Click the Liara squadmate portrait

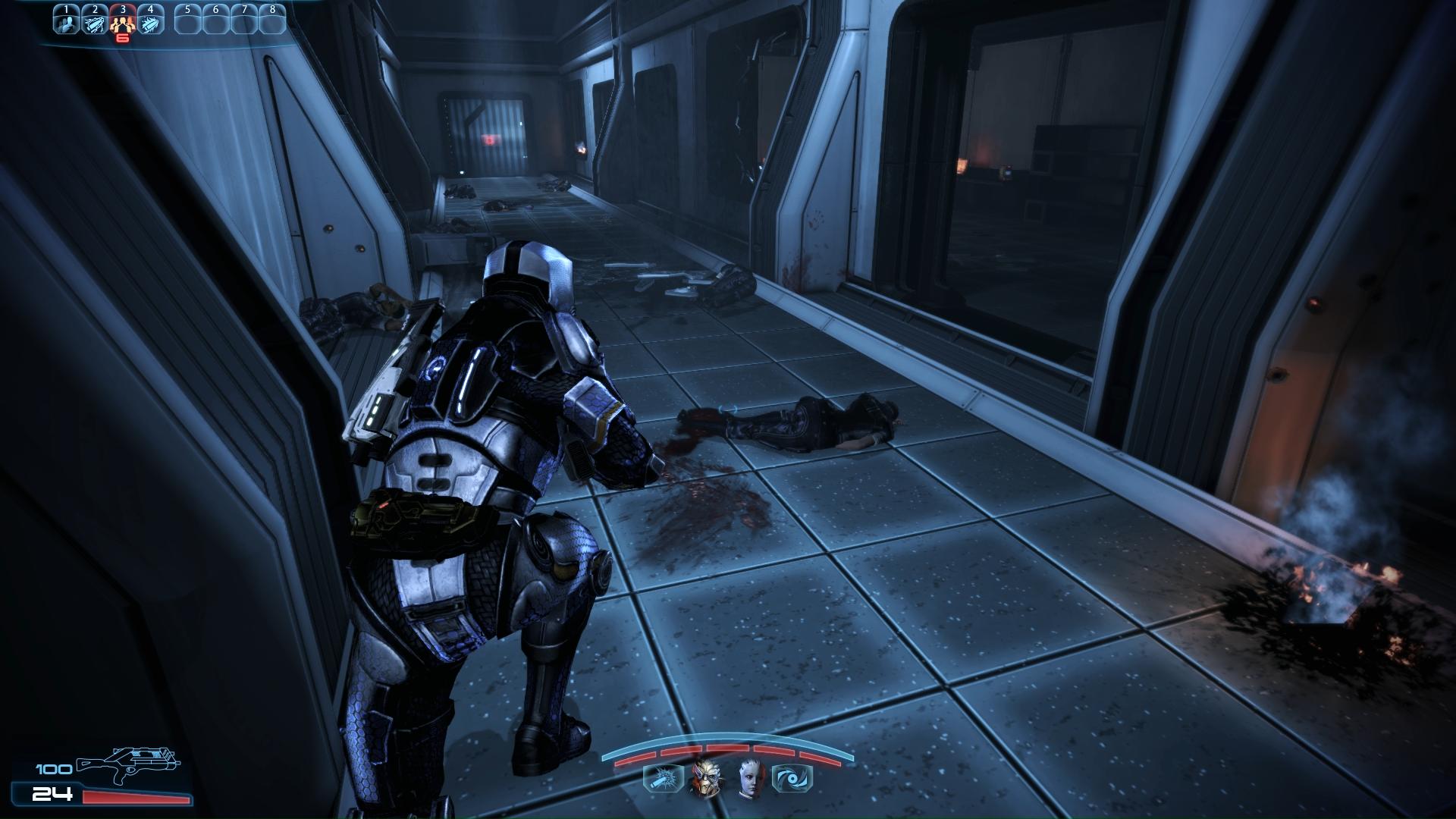point(748,778)
